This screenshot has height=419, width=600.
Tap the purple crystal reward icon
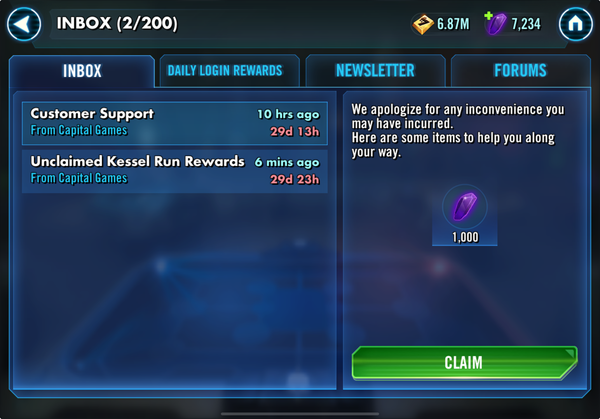pyautogui.click(x=462, y=208)
